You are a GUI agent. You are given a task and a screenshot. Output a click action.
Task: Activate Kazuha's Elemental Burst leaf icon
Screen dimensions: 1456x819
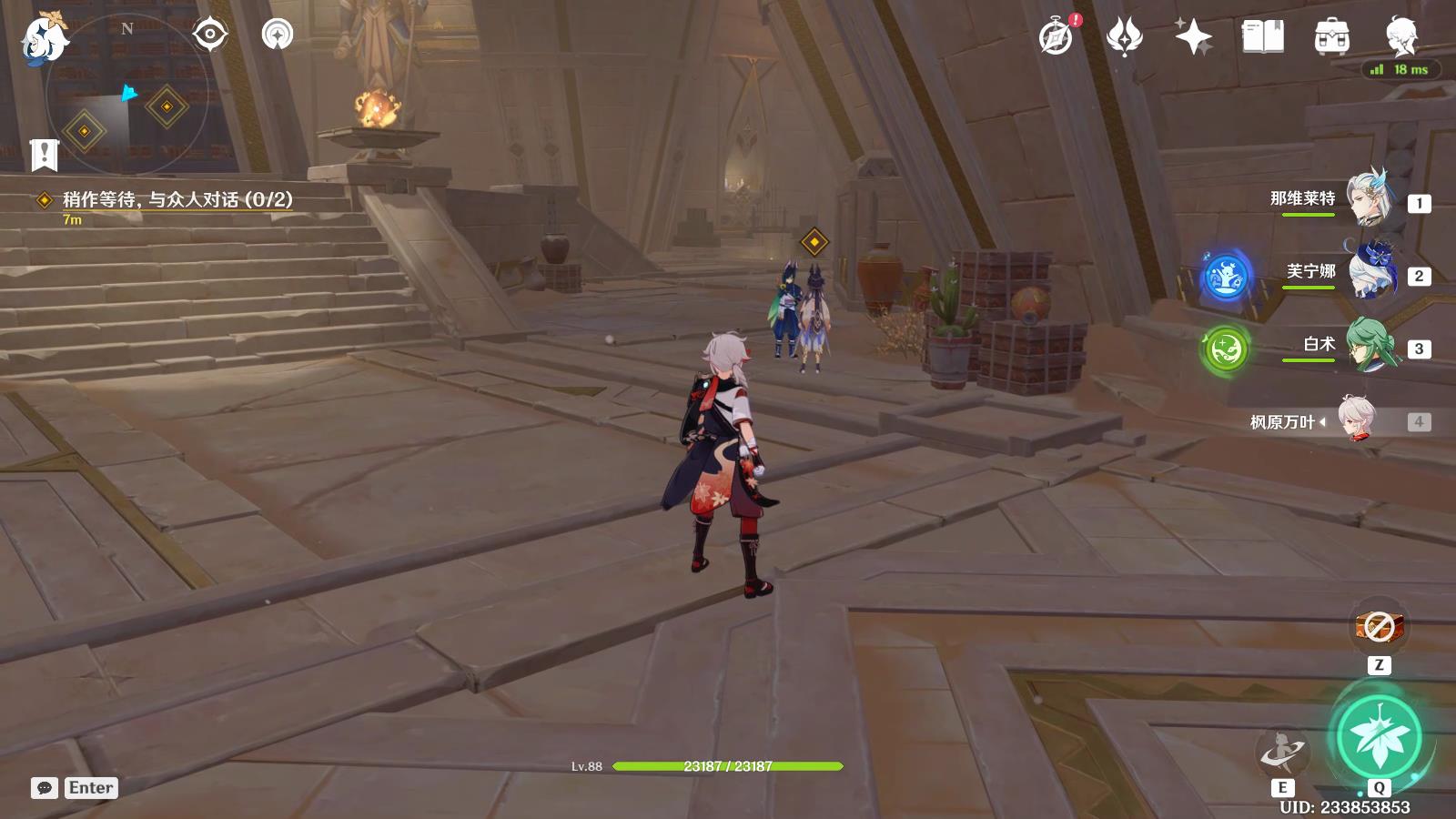[1379, 737]
